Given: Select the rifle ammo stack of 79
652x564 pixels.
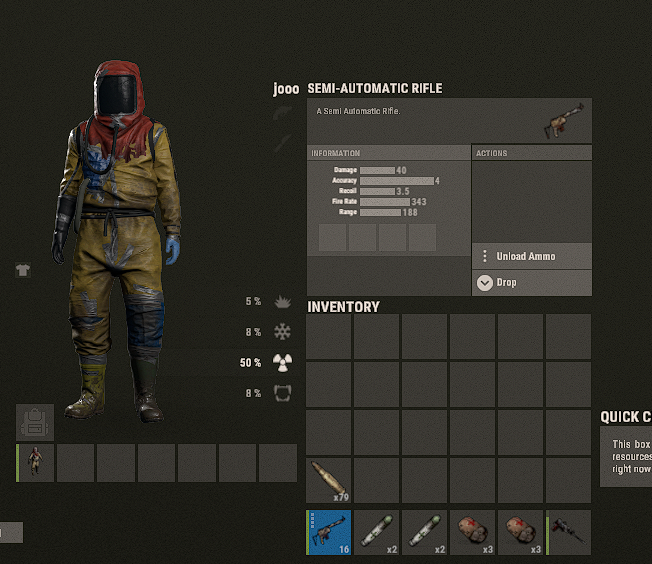Looking at the screenshot, I should pos(329,481).
